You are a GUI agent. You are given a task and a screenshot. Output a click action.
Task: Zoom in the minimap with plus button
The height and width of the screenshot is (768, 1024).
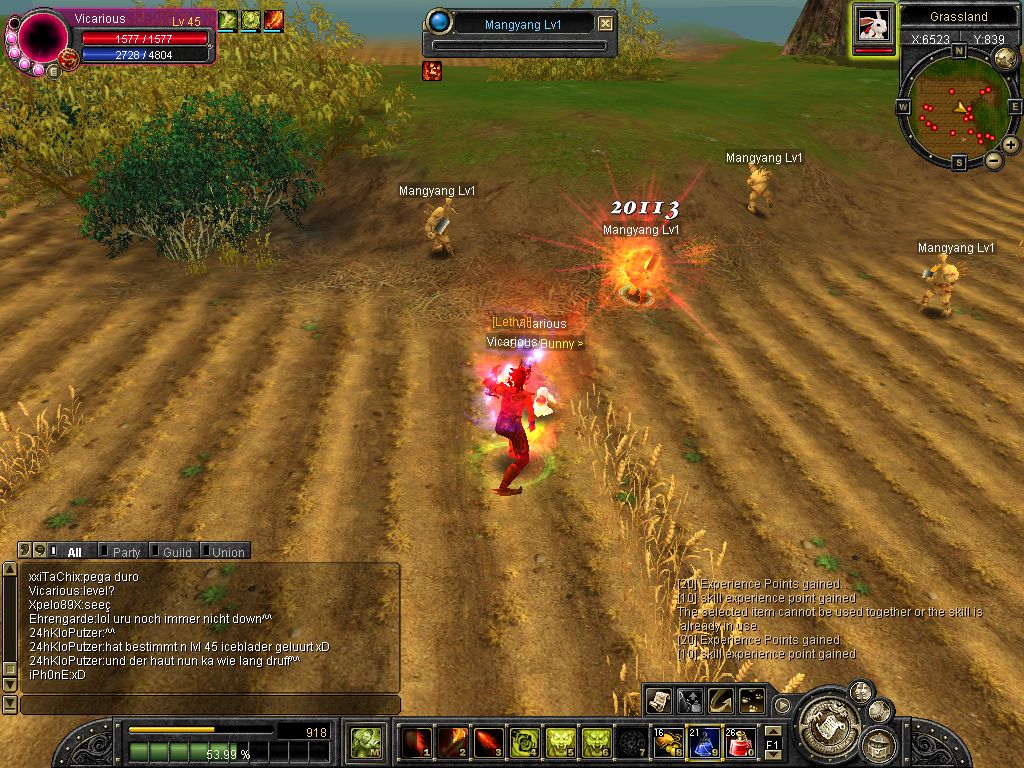(x=1011, y=146)
